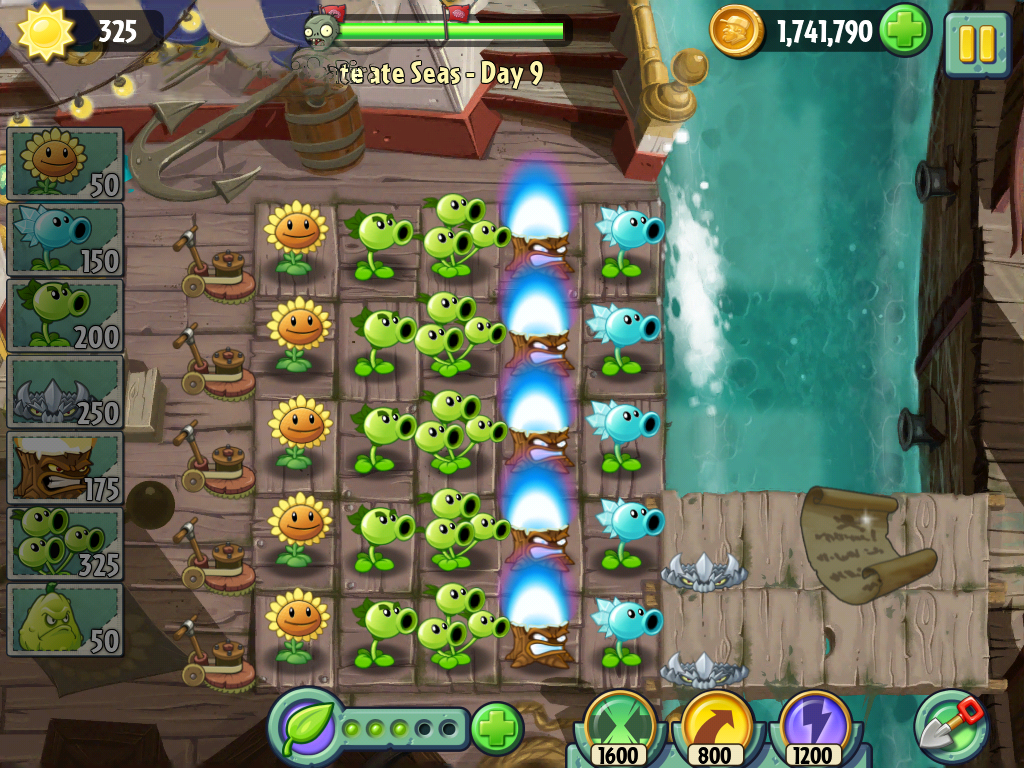The width and height of the screenshot is (1024, 768).
Task: Pause the game
Action: 976,44
